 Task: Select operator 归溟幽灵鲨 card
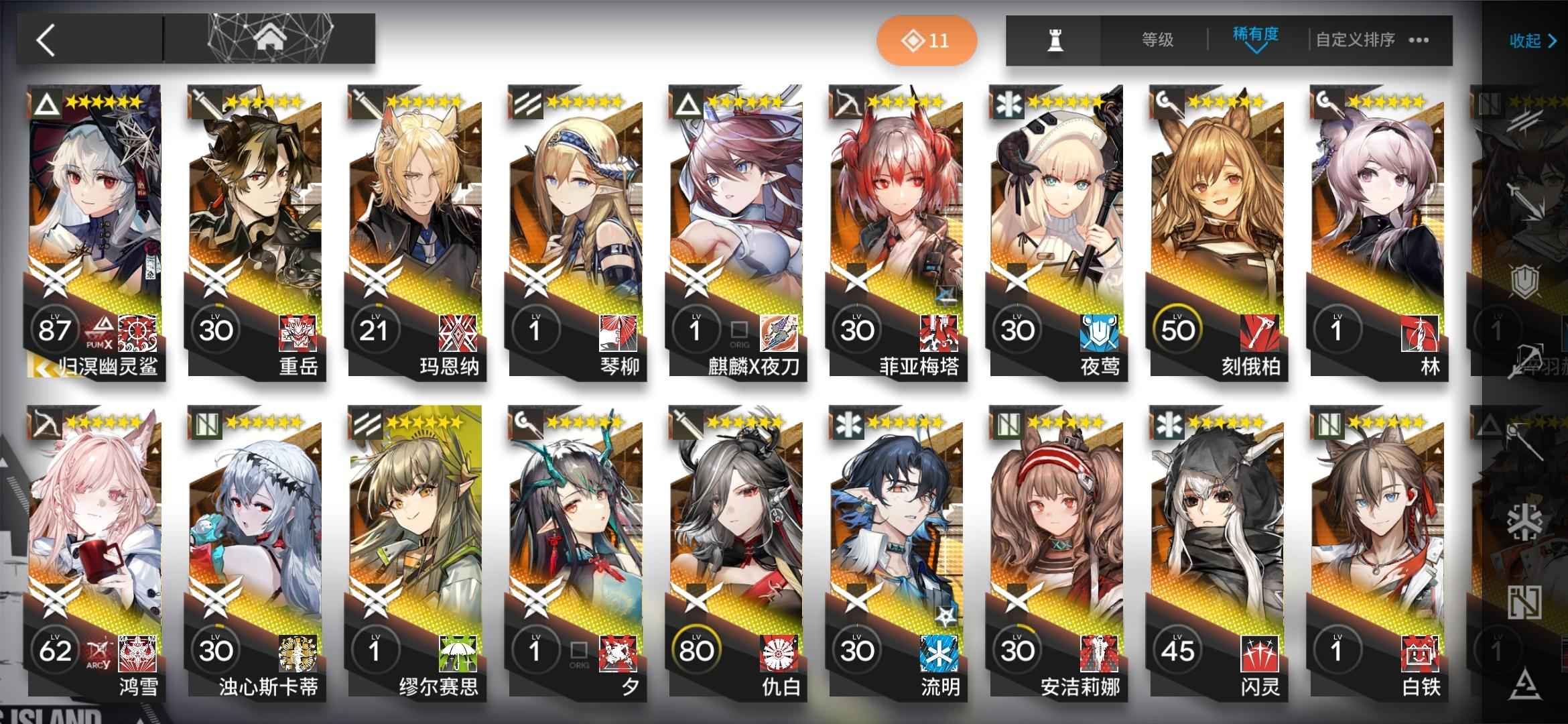(x=94, y=231)
